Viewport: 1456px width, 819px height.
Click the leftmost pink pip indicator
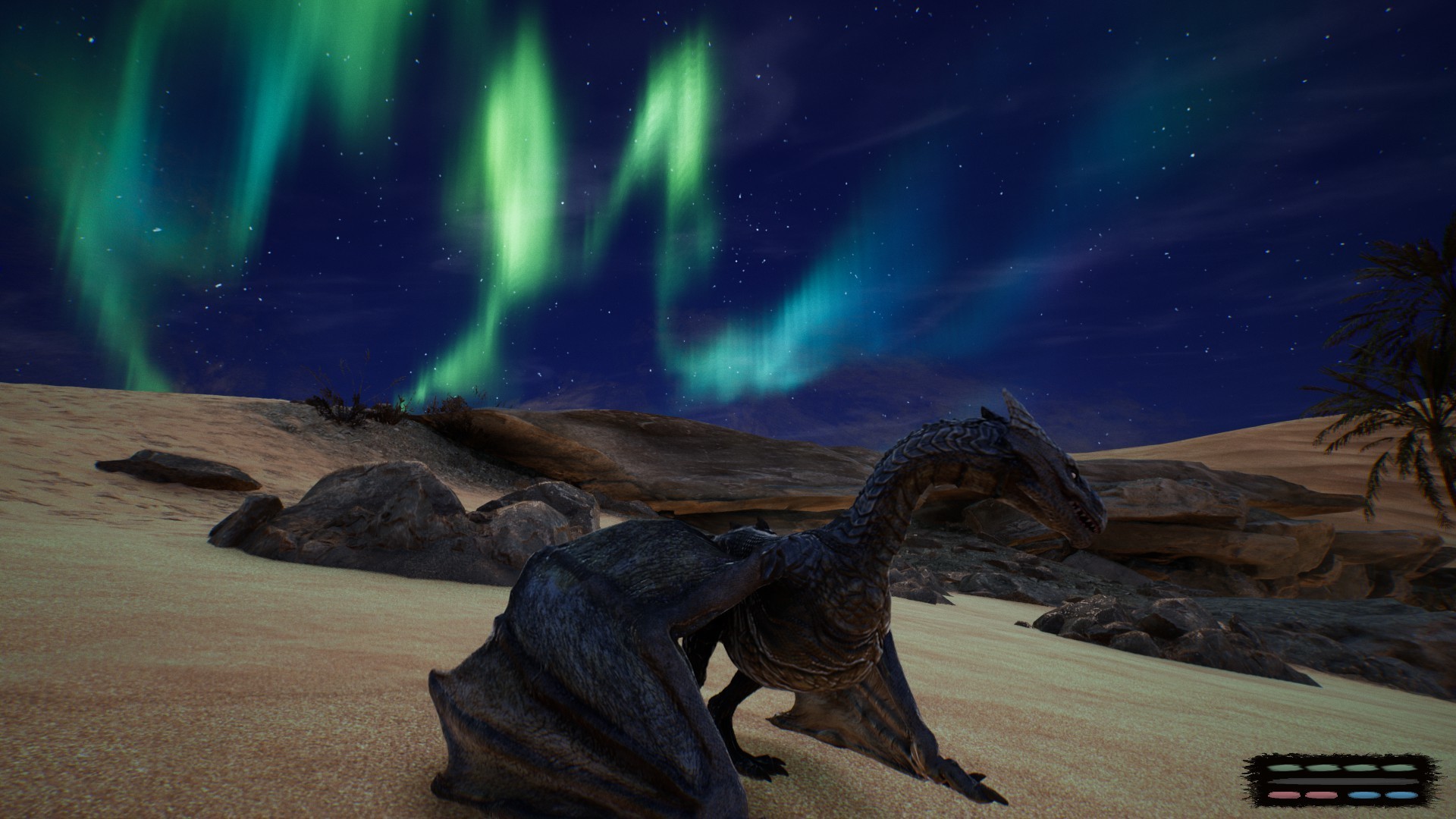(1285, 795)
